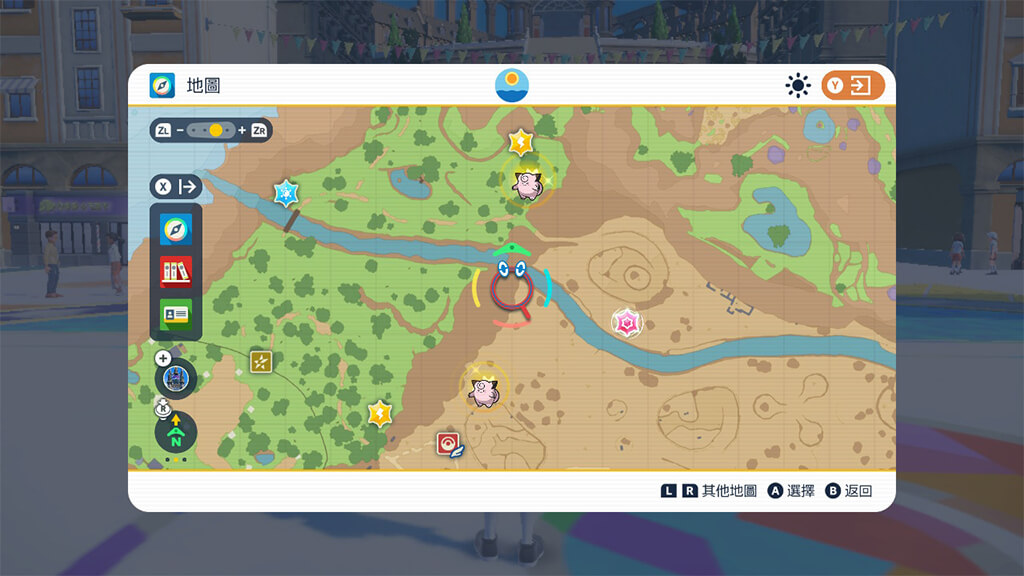Click the olive square sparkle map marker
The height and width of the screenshot is (576, 1024).
[x=261, y=362]
